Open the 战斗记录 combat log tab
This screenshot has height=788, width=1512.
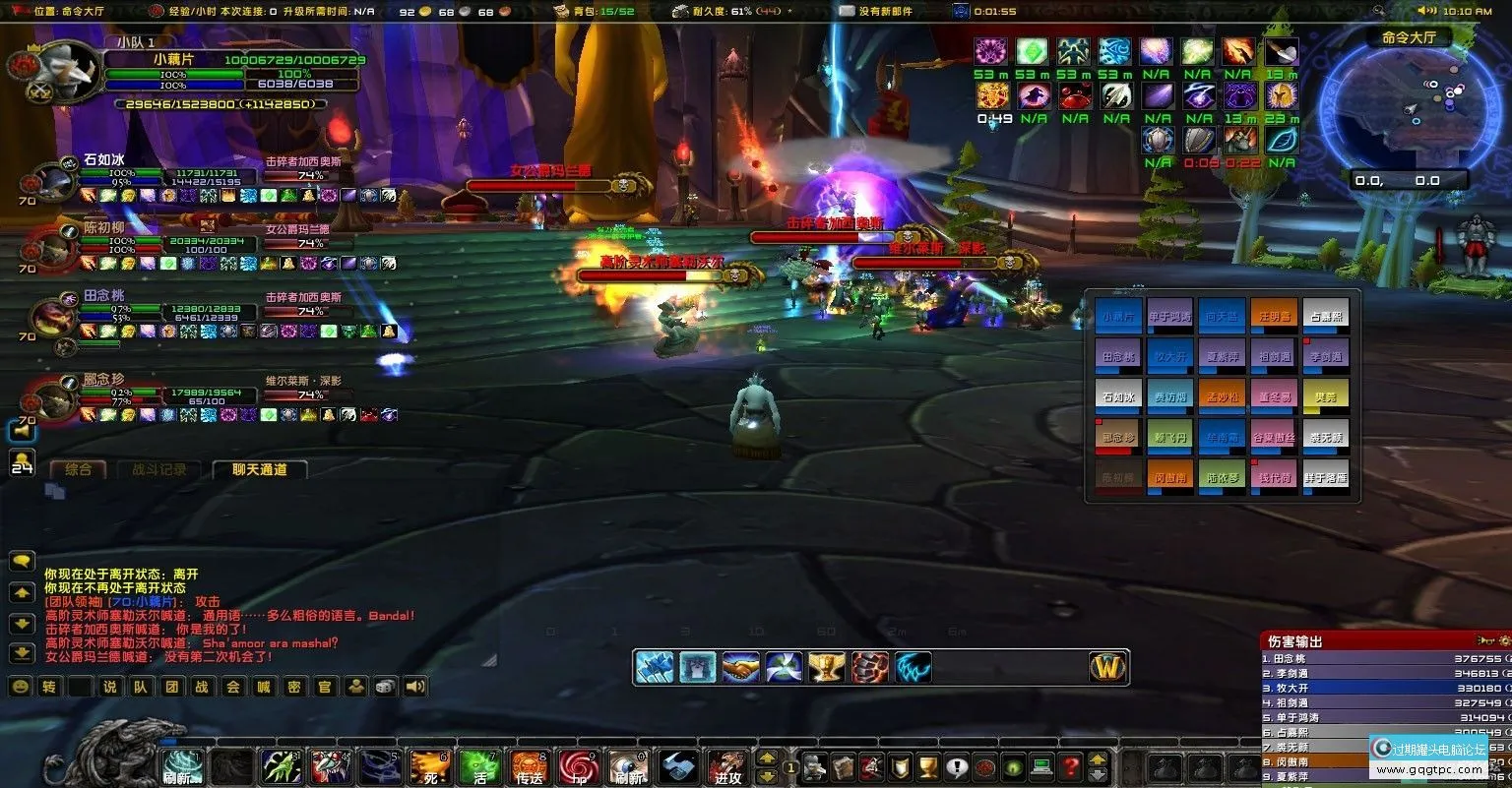(x=159, y=470)
